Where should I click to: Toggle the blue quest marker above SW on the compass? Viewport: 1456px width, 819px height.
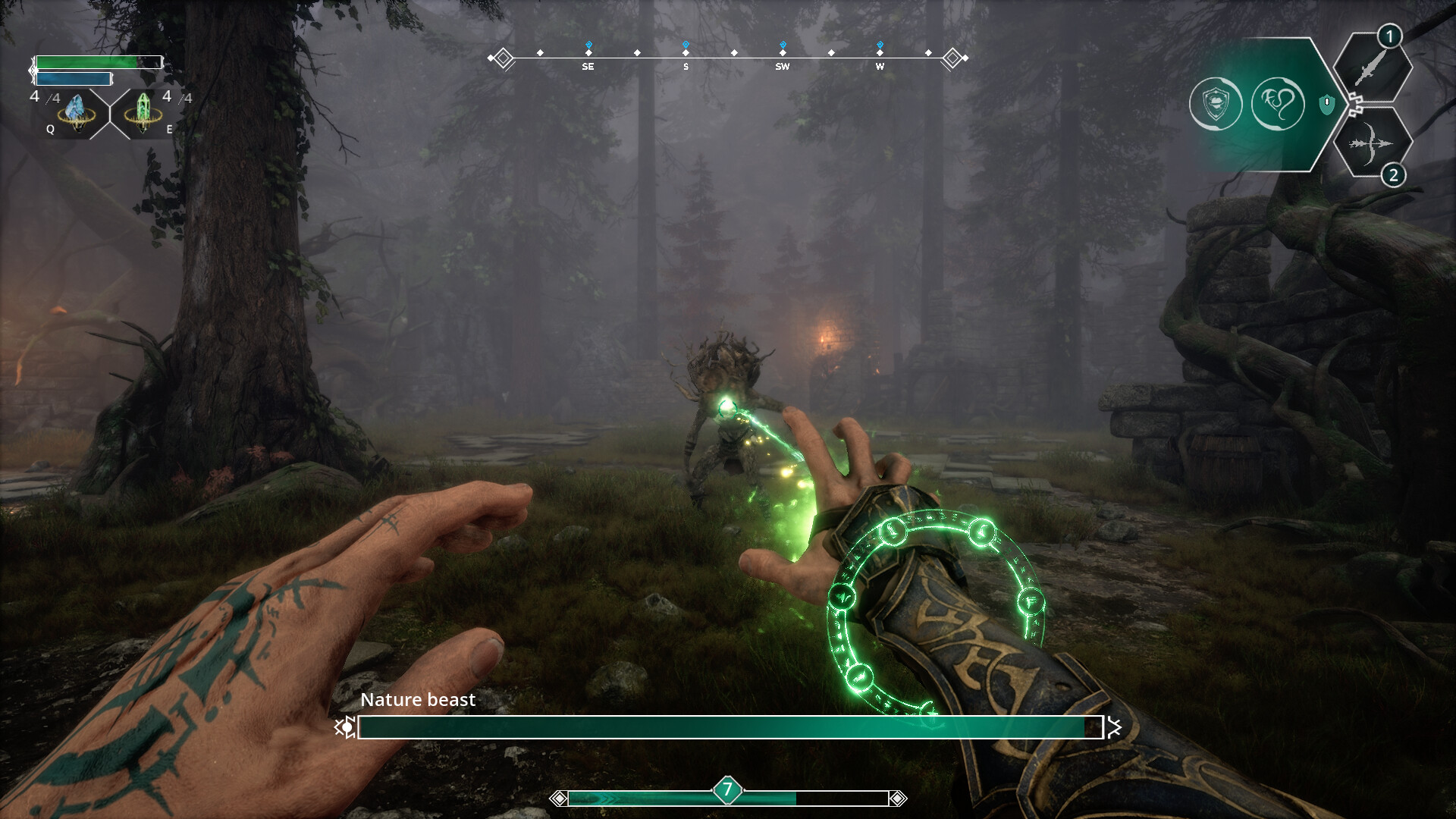coord(783,43)
